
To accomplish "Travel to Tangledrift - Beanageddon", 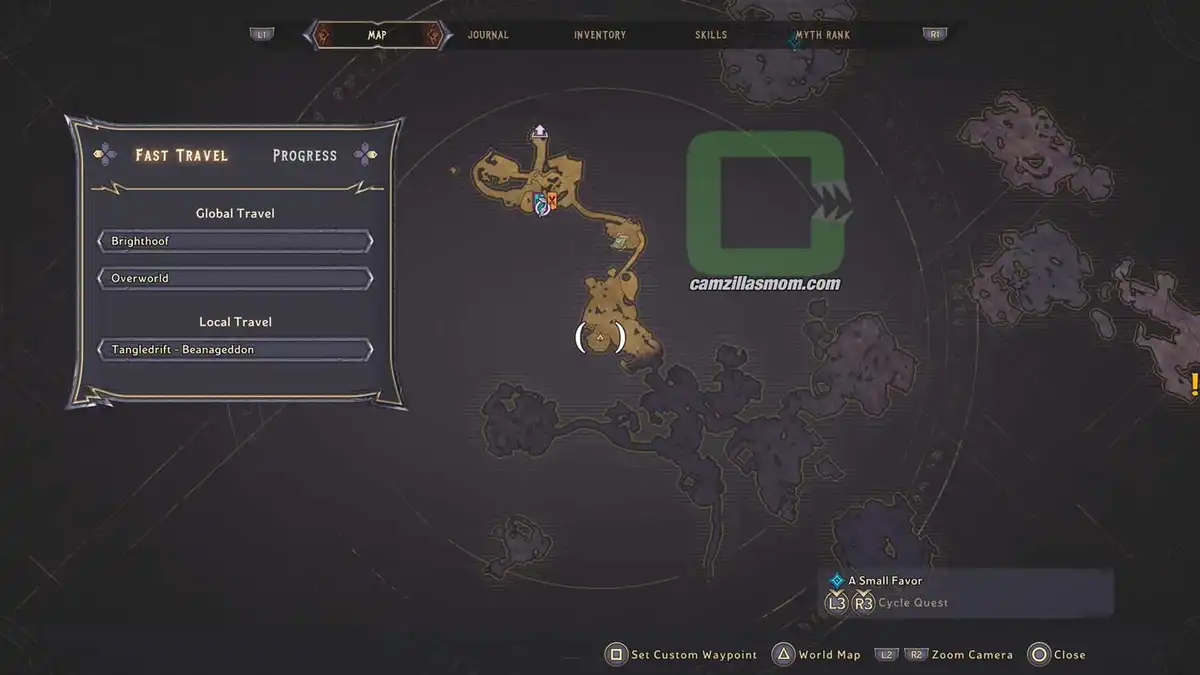I will pyautogui.click(x=235, y=350).
